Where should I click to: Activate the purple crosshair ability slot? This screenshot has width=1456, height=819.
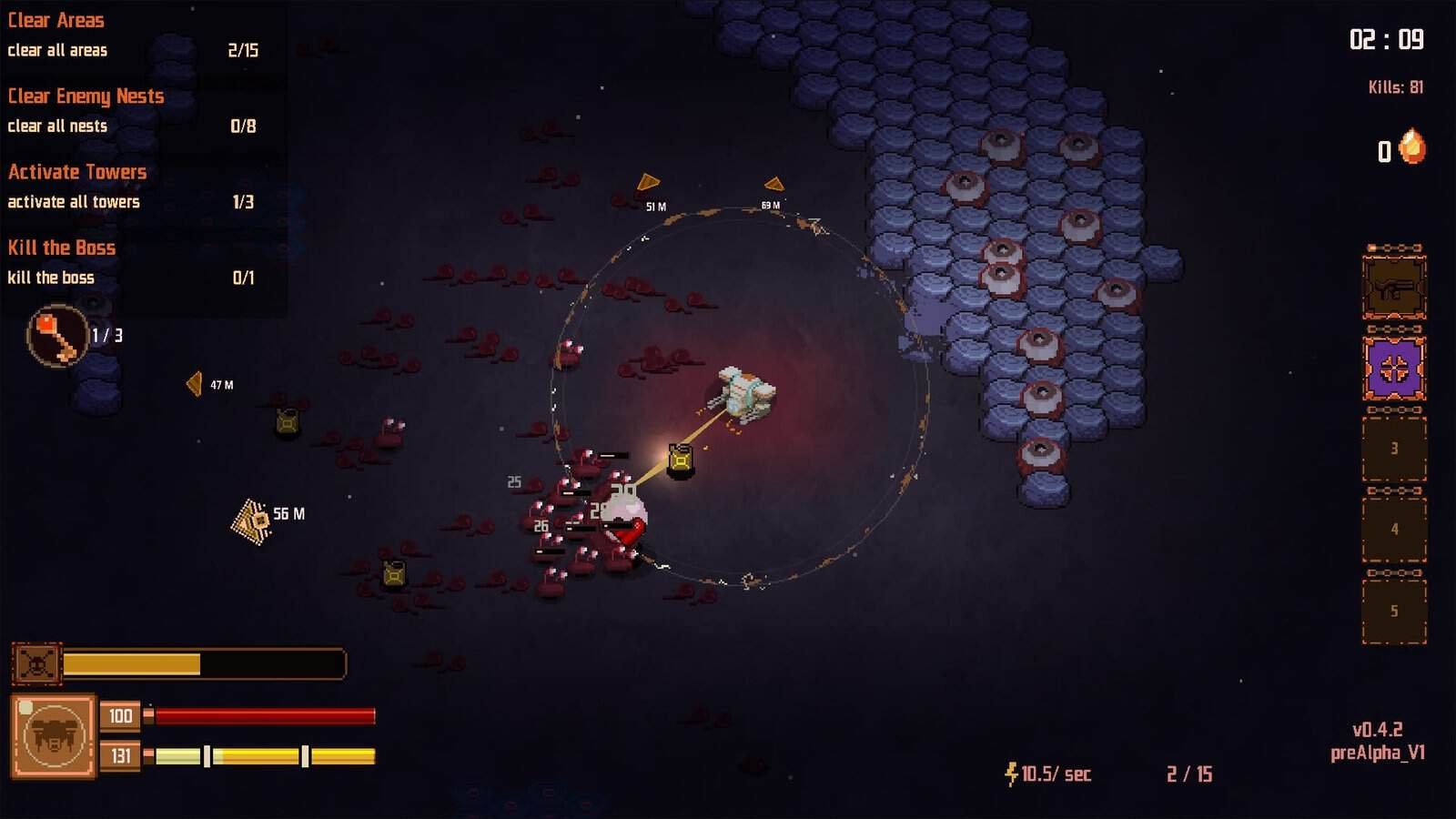coord(1393,369)
